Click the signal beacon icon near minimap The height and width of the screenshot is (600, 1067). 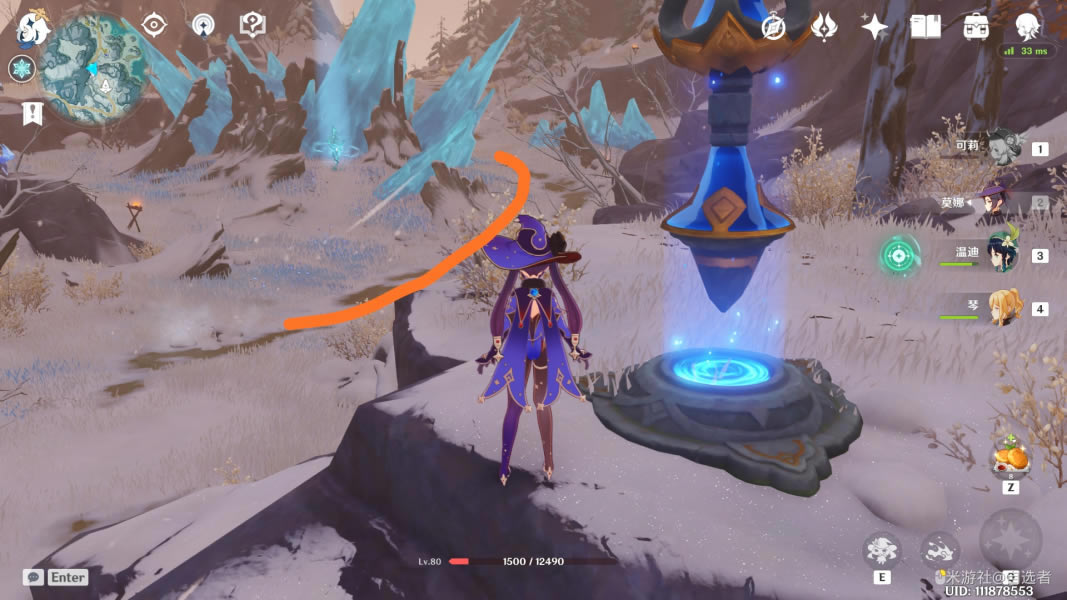[x=203, y=25]
